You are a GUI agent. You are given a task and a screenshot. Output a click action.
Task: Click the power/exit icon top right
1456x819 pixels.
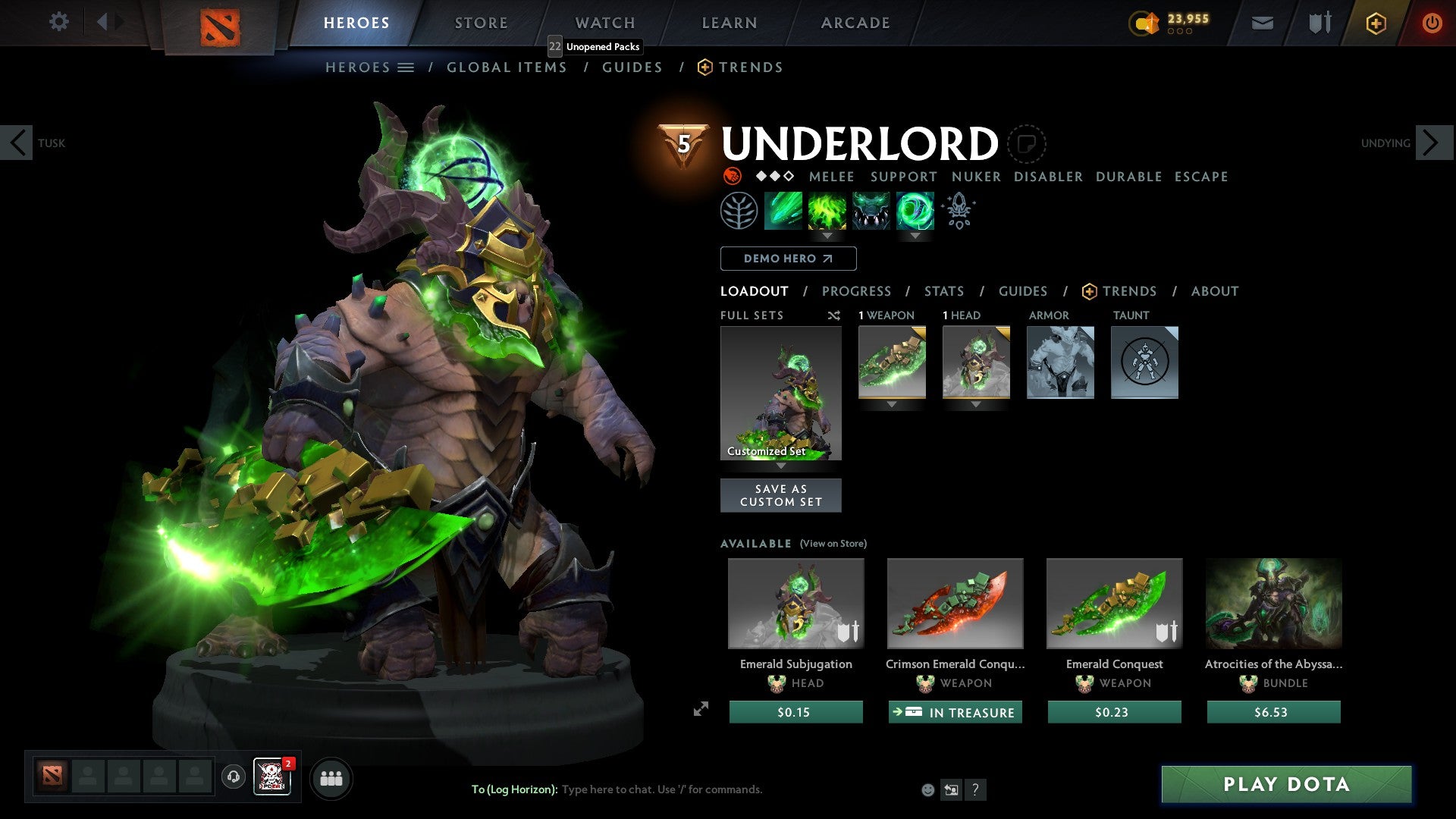pos(1432,23)
